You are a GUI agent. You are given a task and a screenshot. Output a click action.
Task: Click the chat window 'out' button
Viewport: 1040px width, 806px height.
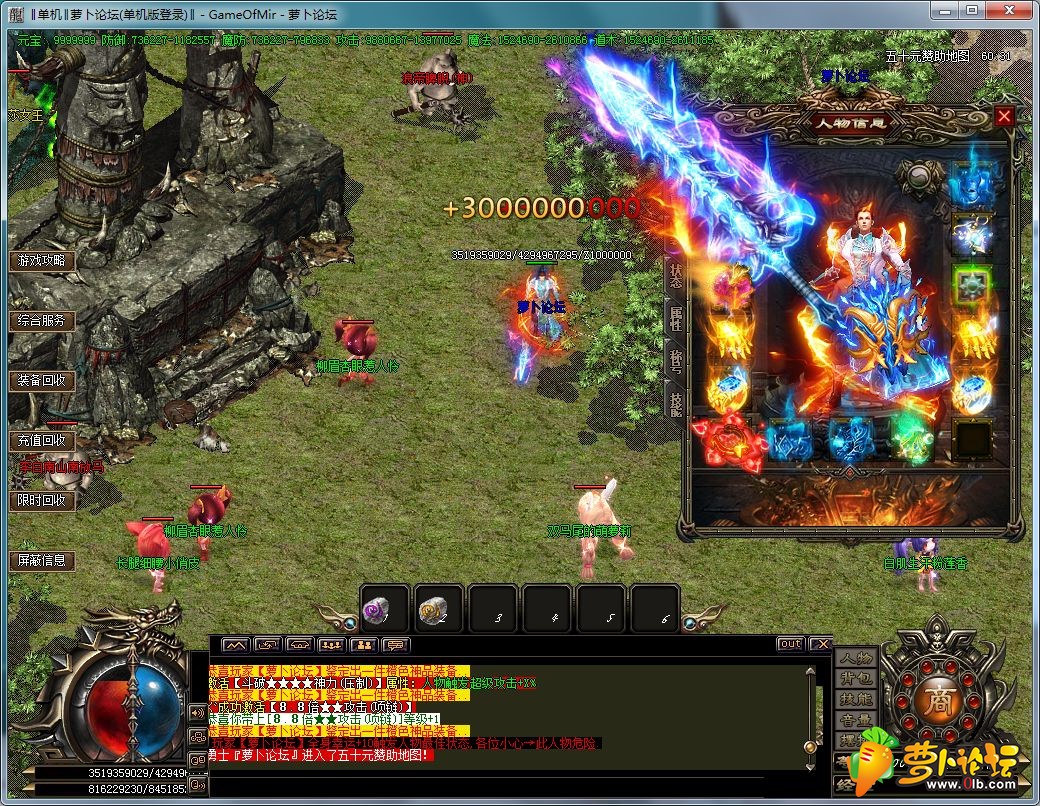pos(789,644)
